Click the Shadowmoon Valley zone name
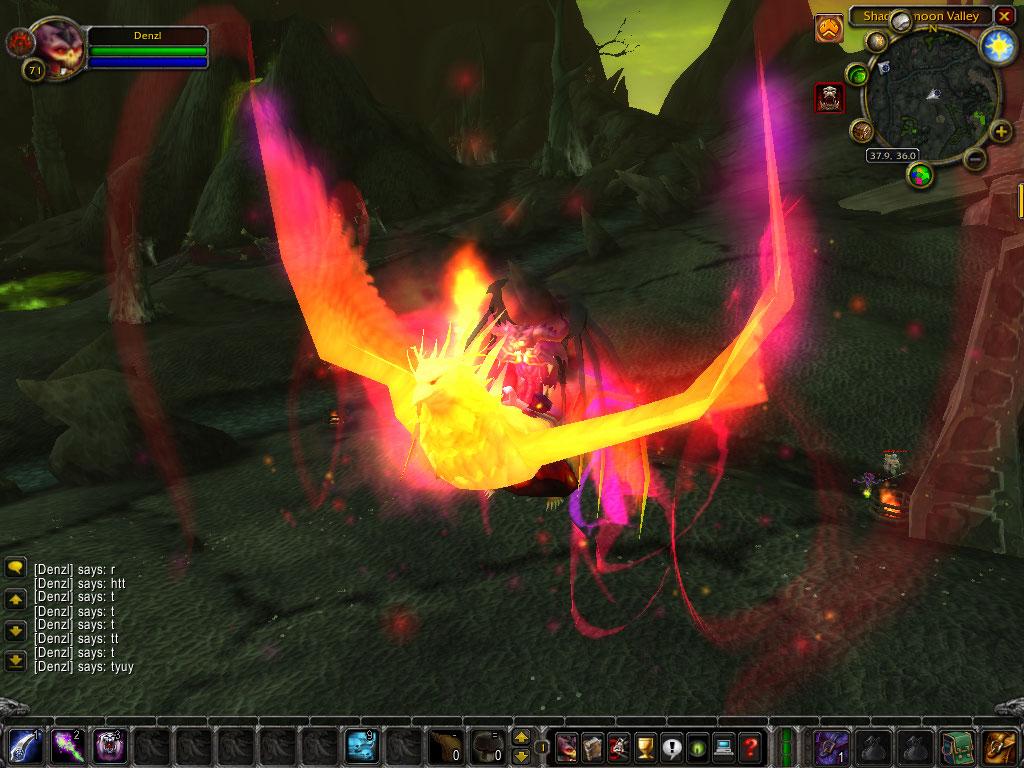The image size is (1024, 768). tap(920, 16)
